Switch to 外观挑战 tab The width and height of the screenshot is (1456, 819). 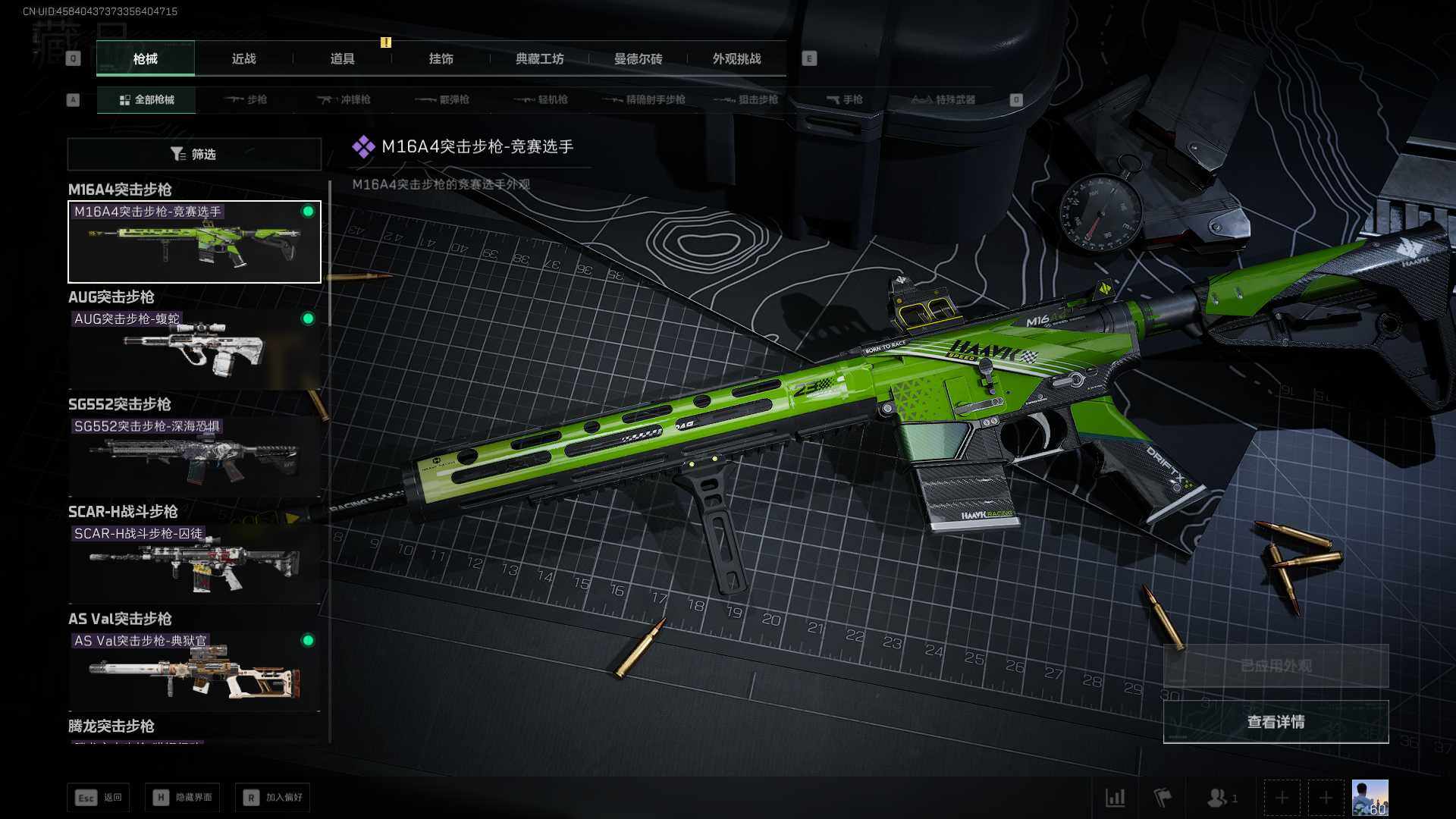click(x=736, y=59)
